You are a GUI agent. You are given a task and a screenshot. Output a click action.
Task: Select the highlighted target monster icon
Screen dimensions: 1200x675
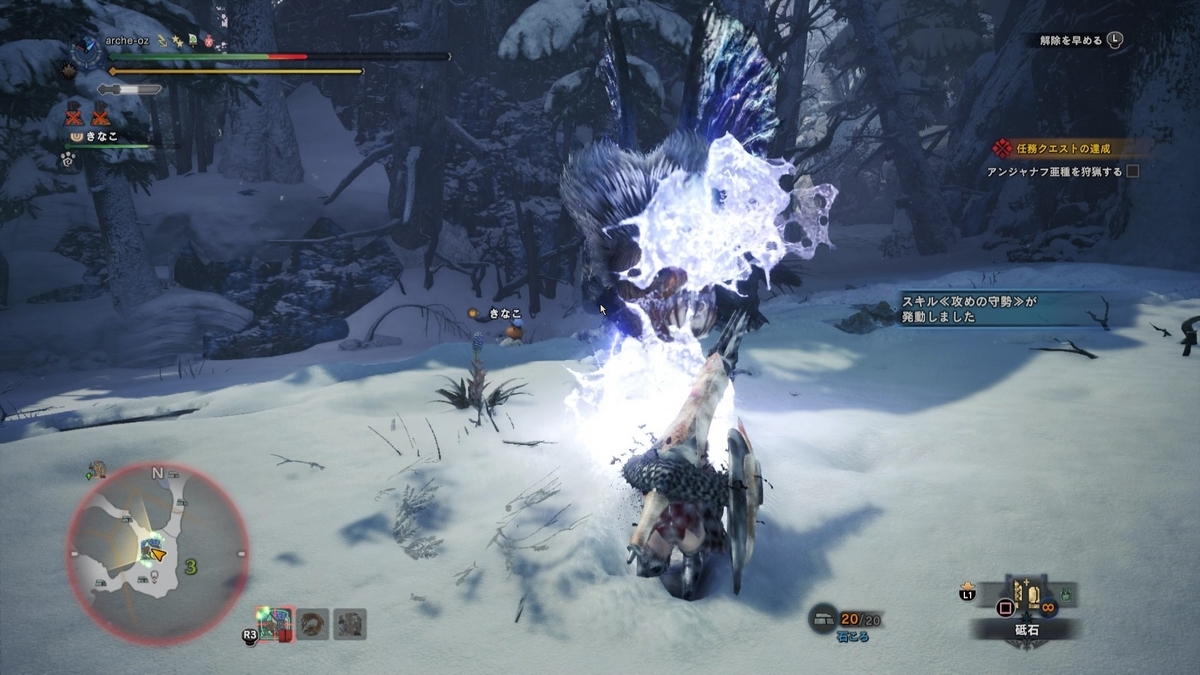click(x=274, y=624)
